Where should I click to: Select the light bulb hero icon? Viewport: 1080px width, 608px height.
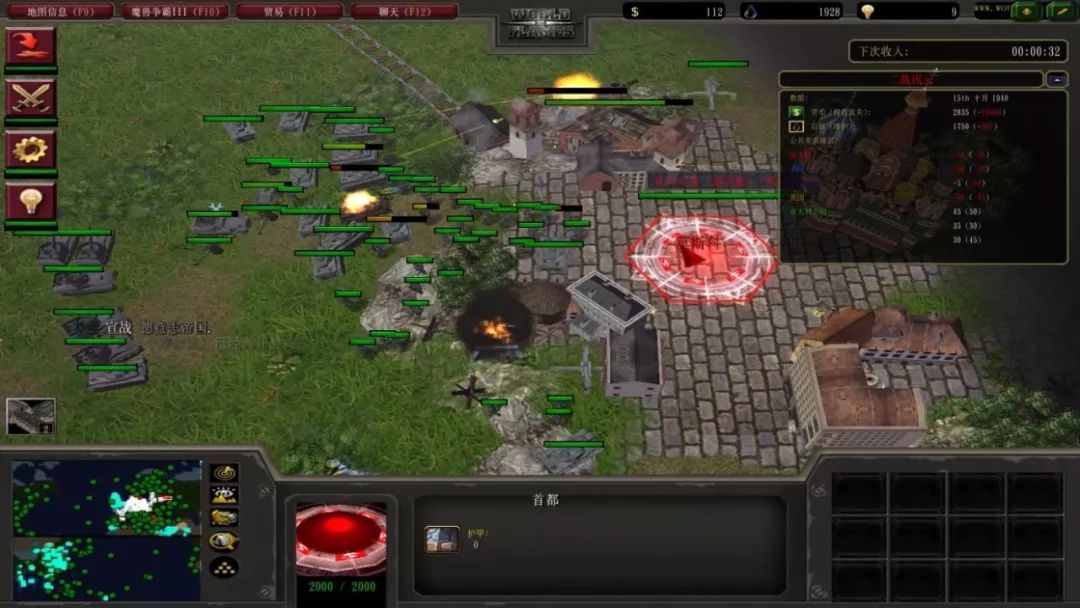pyautogui.click(x=31, y=201)
